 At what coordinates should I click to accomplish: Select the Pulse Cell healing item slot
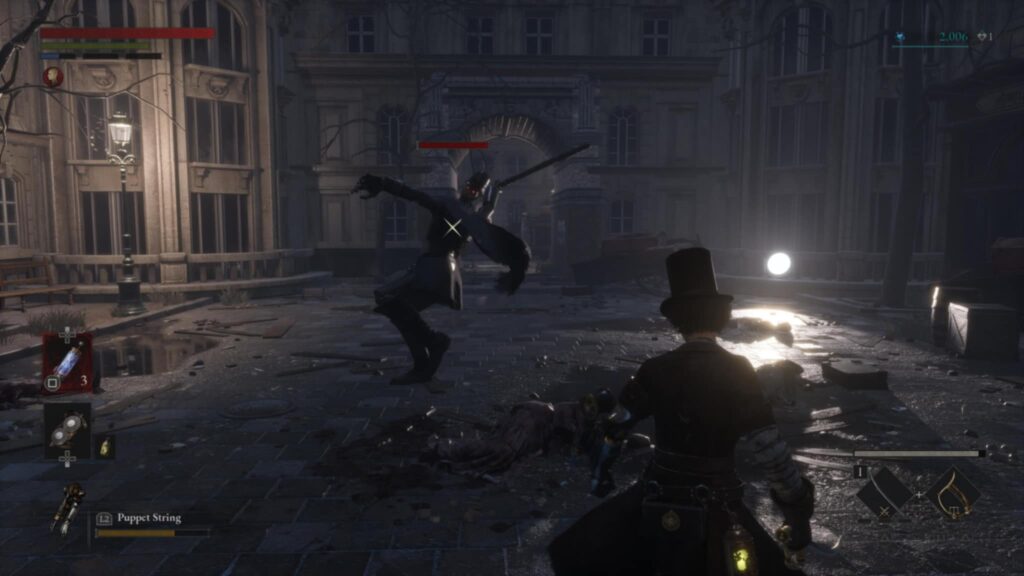[67, 362]
